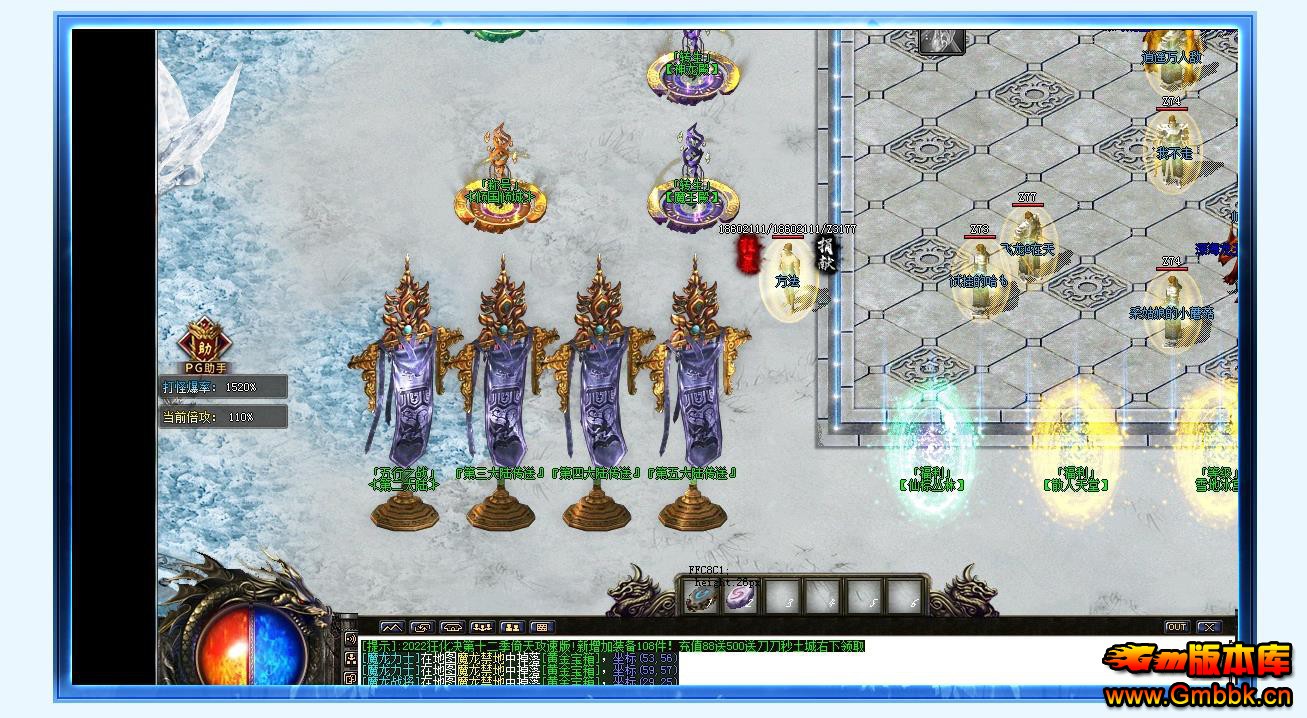Click the OUT button on the bottom bar
This screenshot has height=718, width=1307.
coord(1177,627)
